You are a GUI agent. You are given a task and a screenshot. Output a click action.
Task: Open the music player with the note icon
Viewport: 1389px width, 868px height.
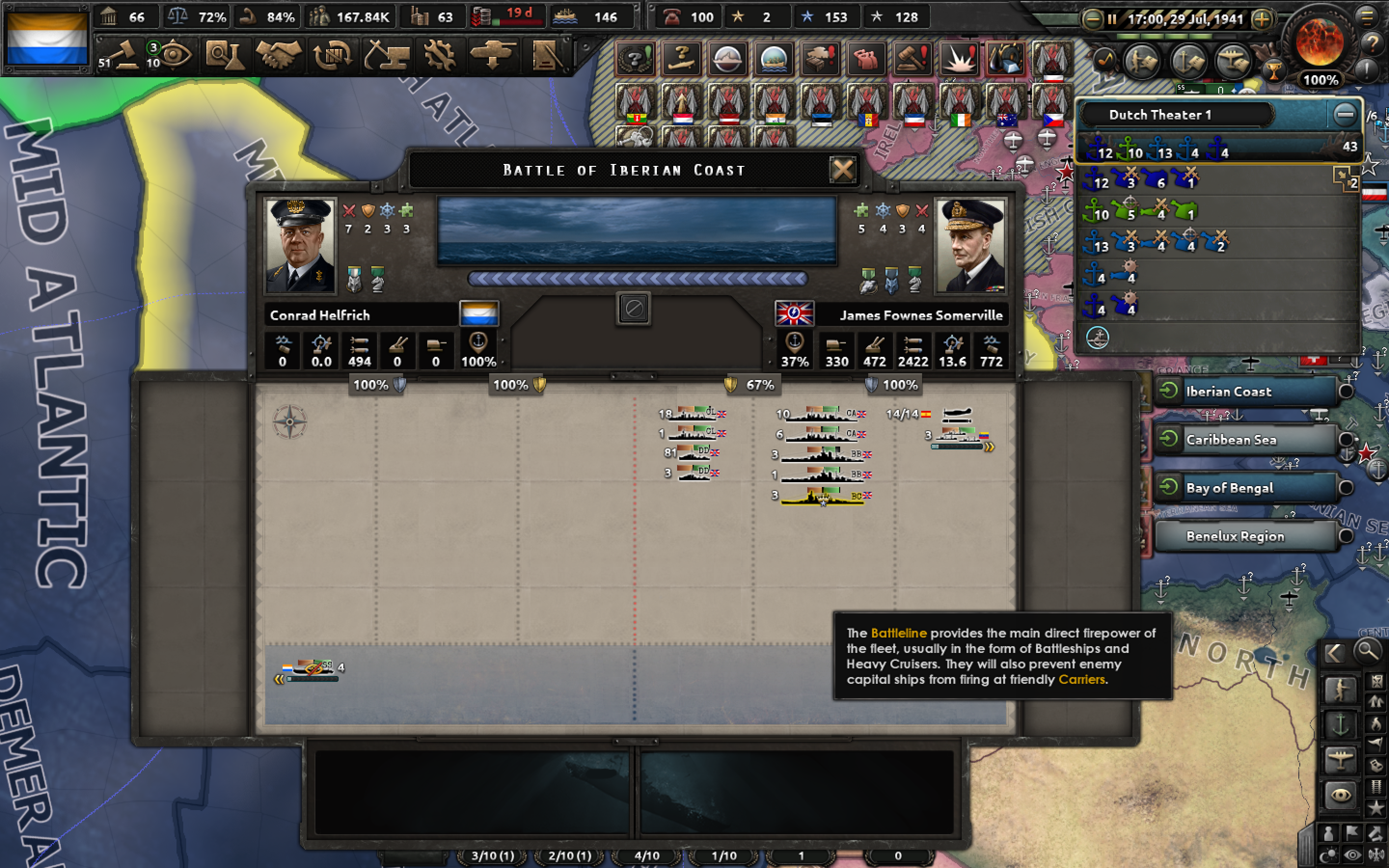pos(1105,60)
